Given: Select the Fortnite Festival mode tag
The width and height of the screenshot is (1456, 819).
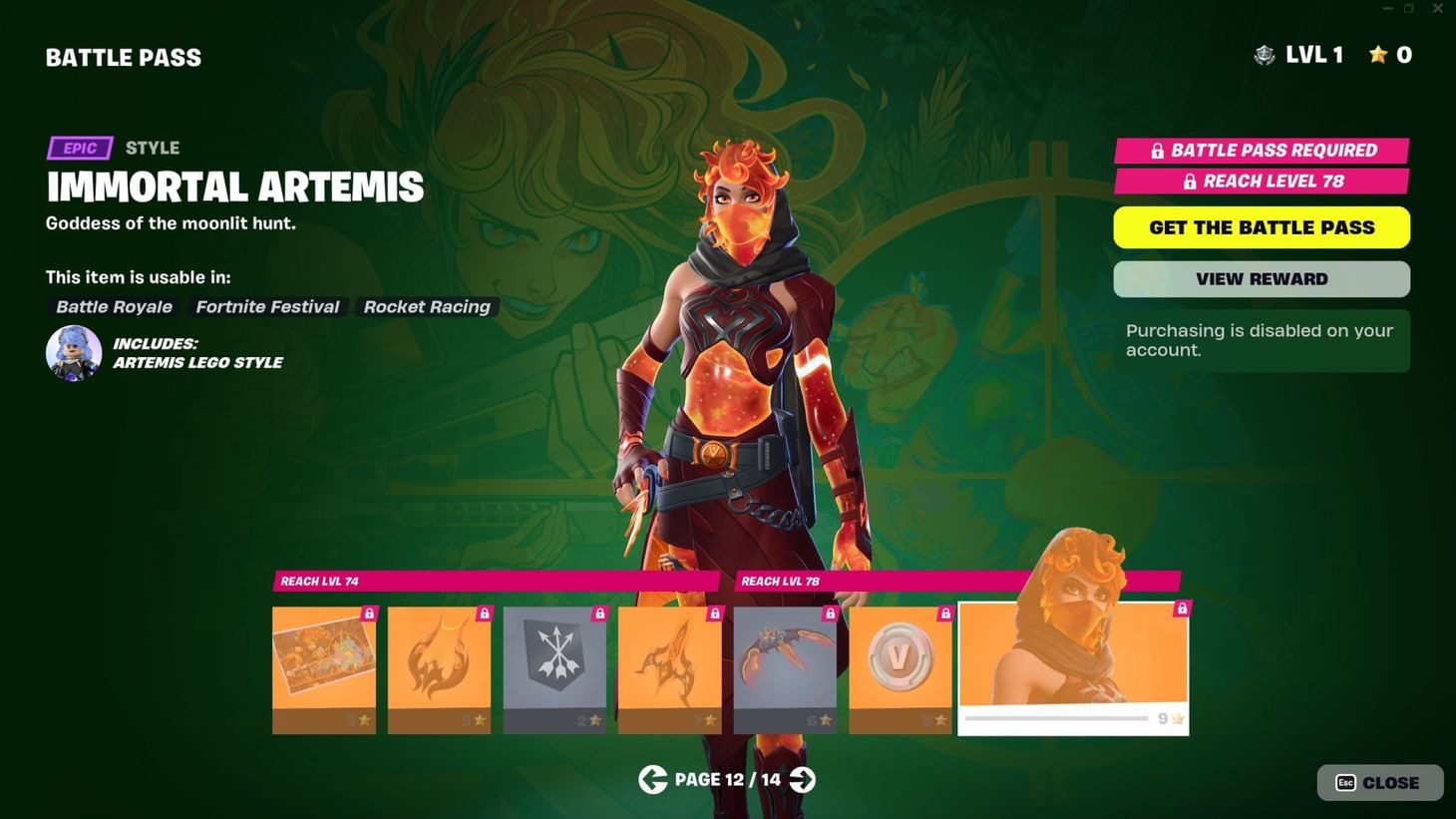Looking at the screenshot, I should click(x=266, y=306).
